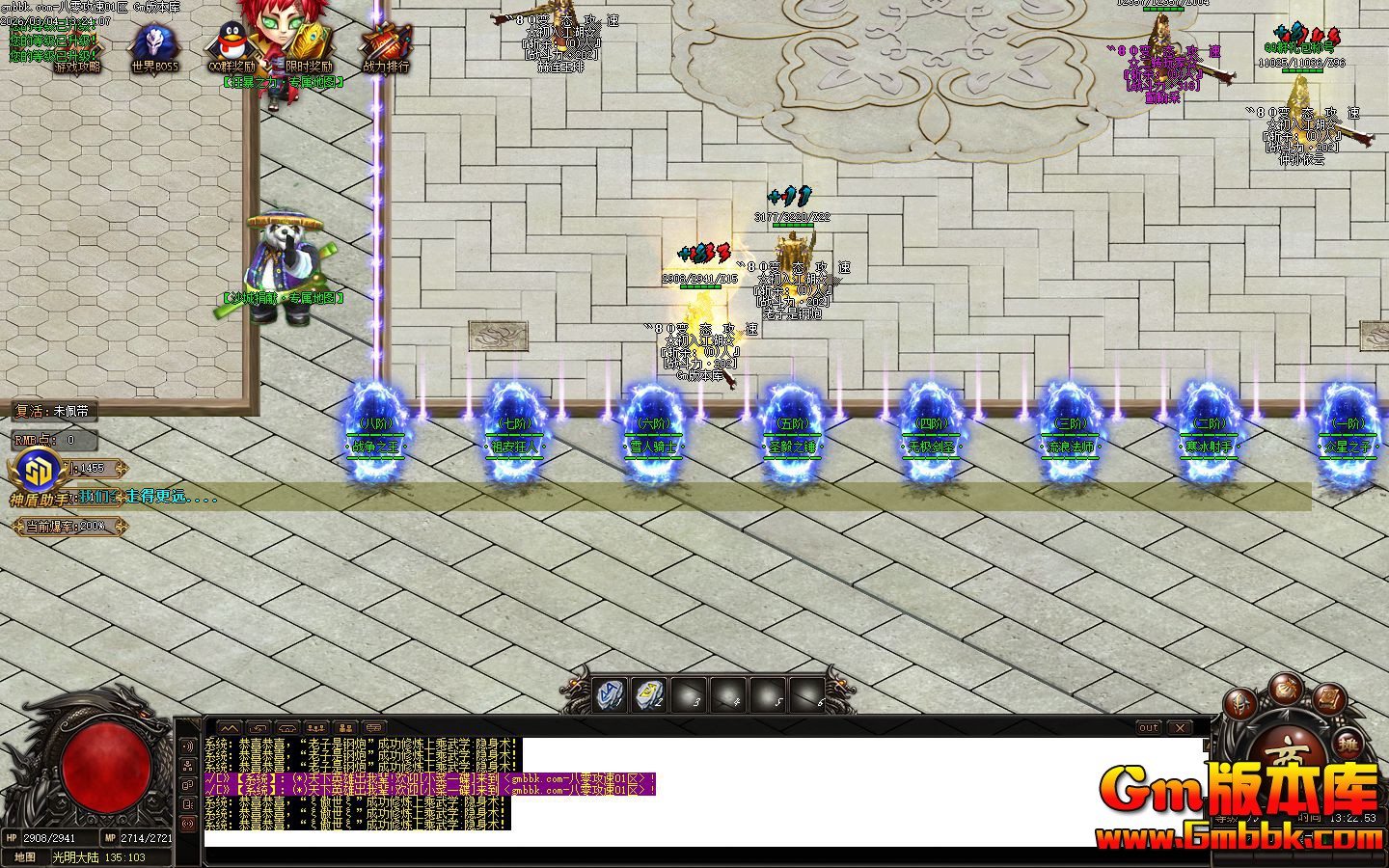
Task: Close the chat panel with X
Action: 1179,727
